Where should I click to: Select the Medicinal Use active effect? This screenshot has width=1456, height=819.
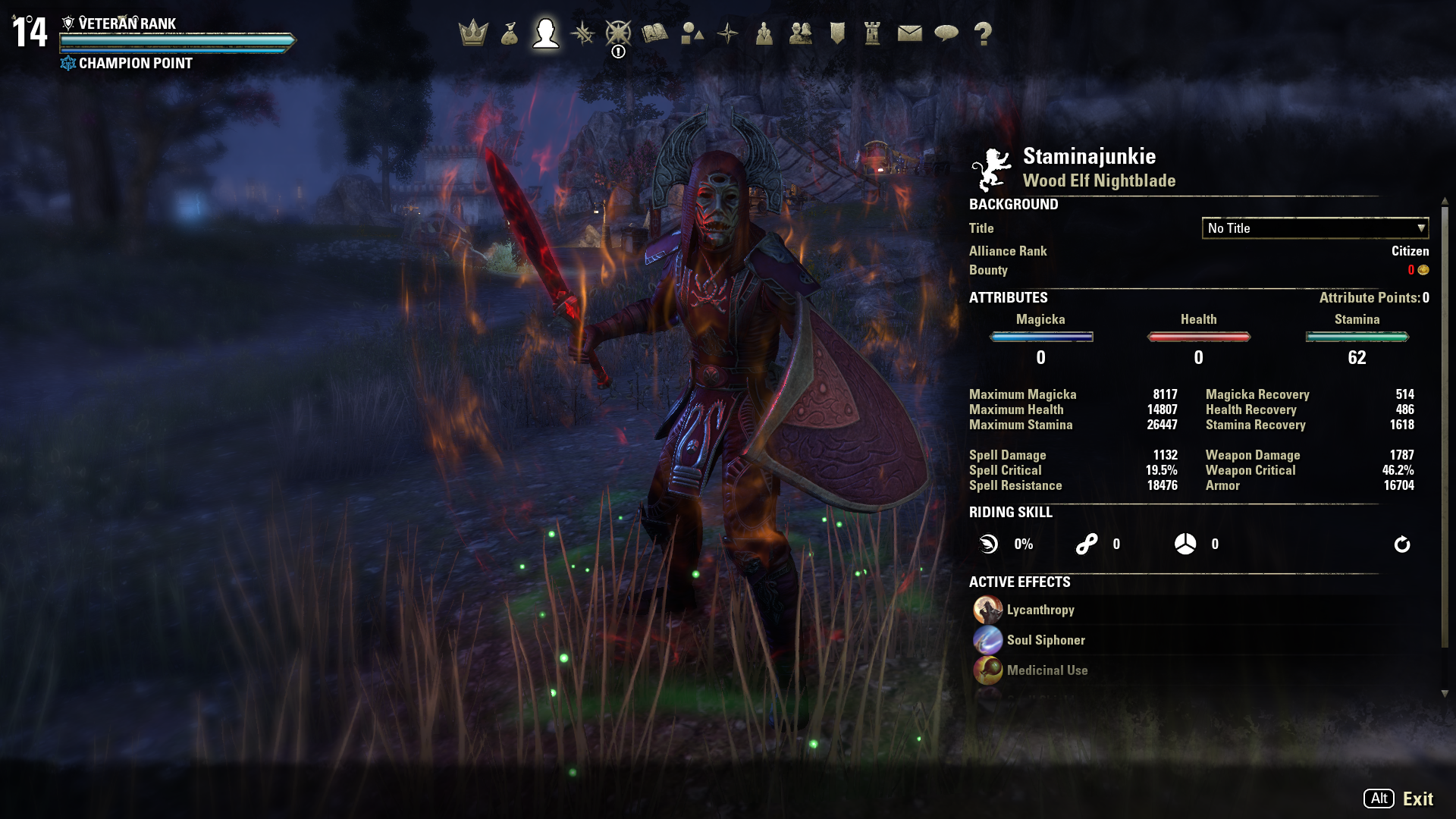[1046, 671]
